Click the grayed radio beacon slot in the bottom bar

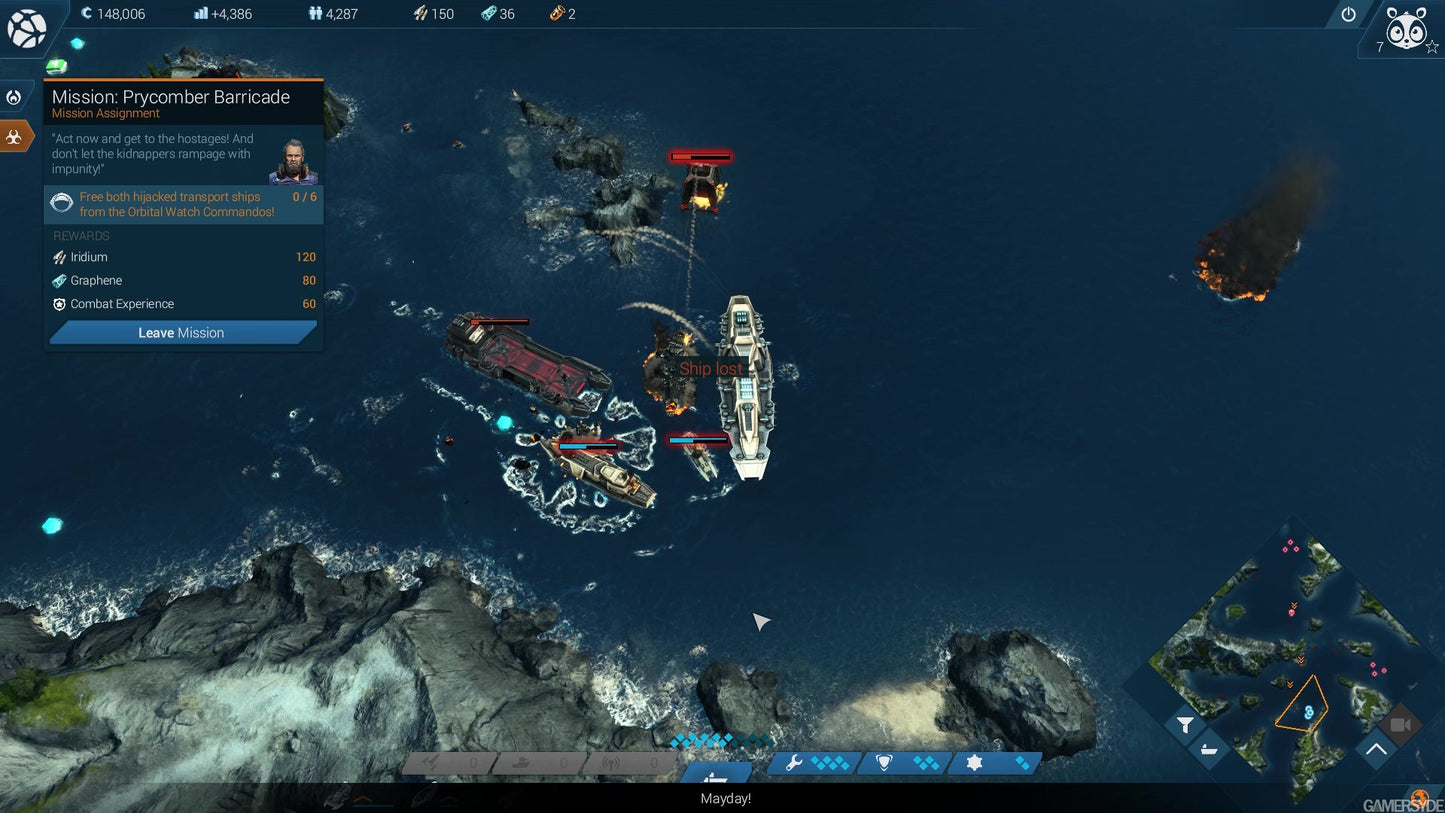click(x=609, y=762)
